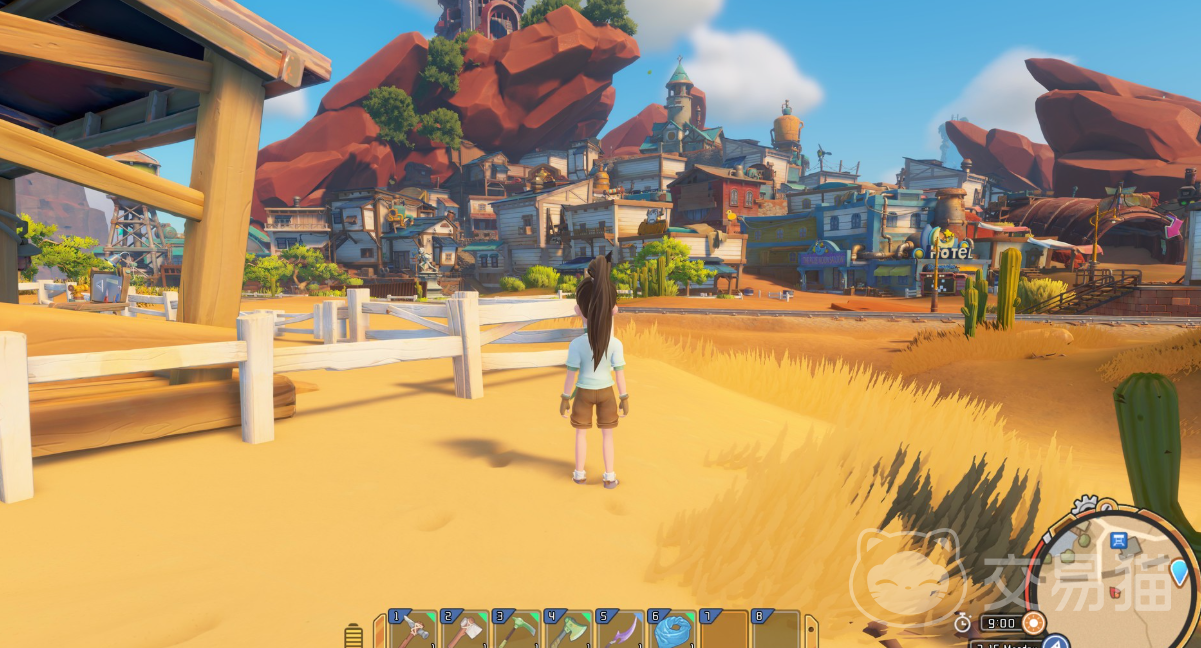
Task: Click the orange sun icon by the time
Action: (x=1033, y=623)
